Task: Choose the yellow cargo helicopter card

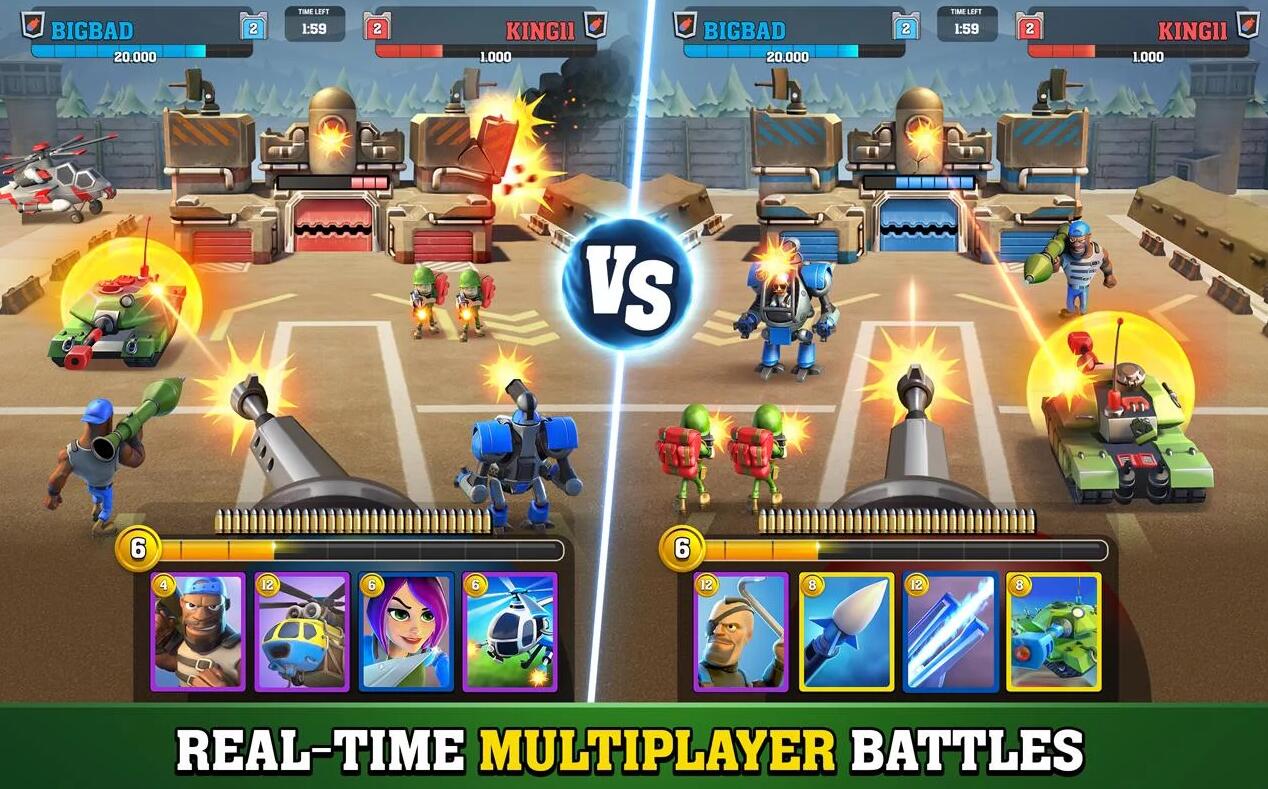Action: pyautogui.click(x=302, y=632)
